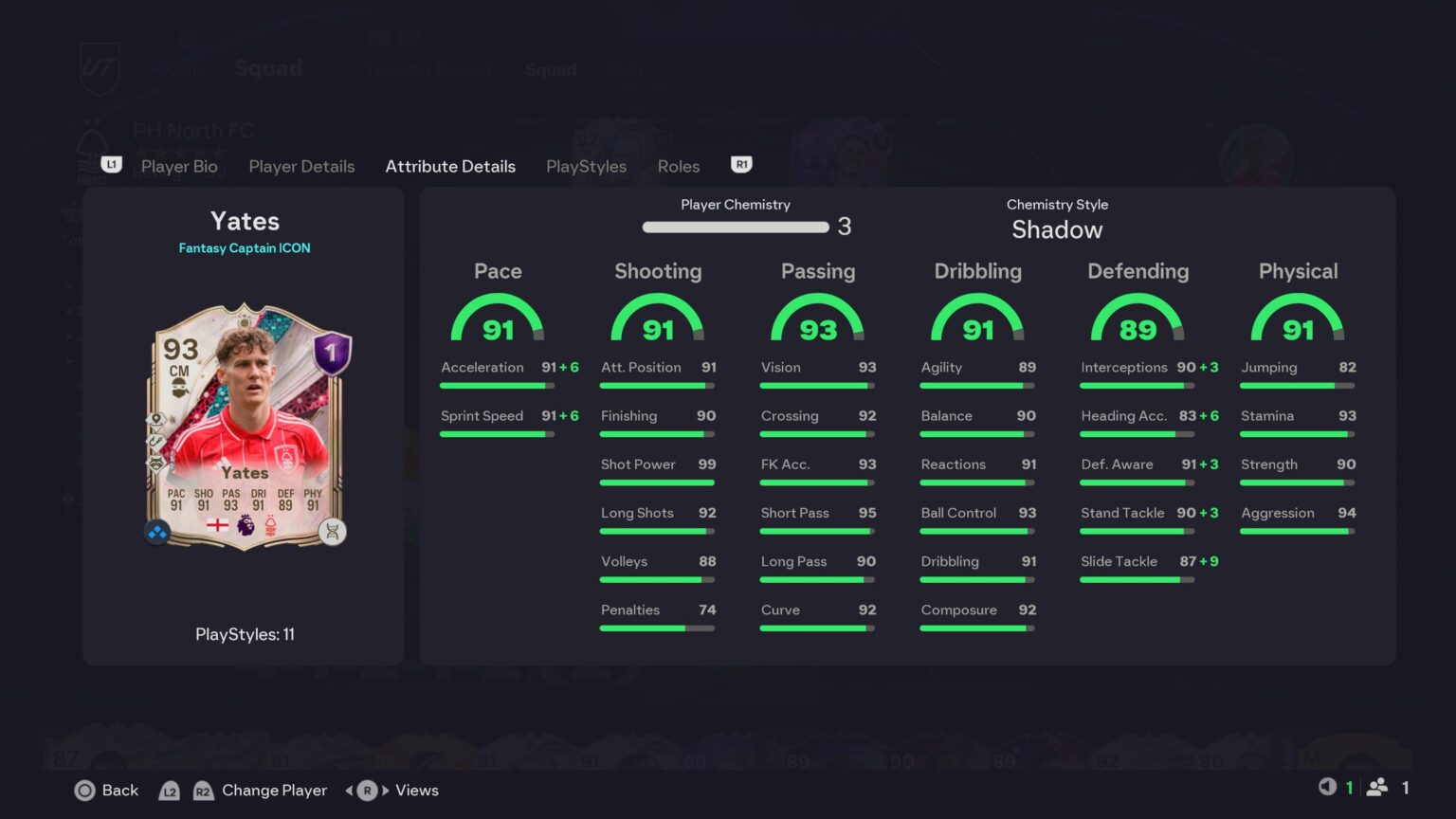Click the players icon near bottom right

pyautogui.click(x=1378, y=787)
